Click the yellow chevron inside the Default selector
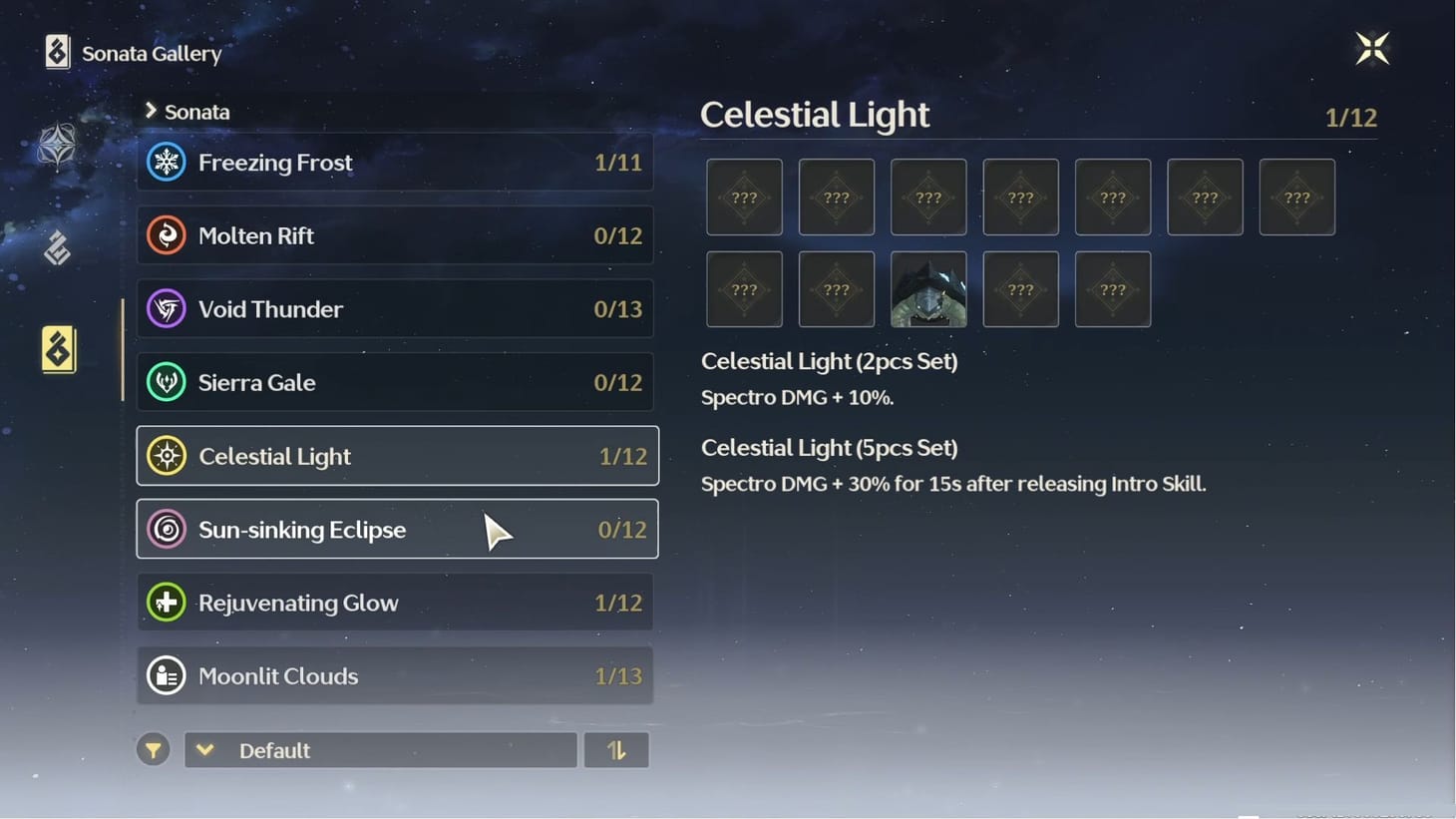 coord(205,749)
